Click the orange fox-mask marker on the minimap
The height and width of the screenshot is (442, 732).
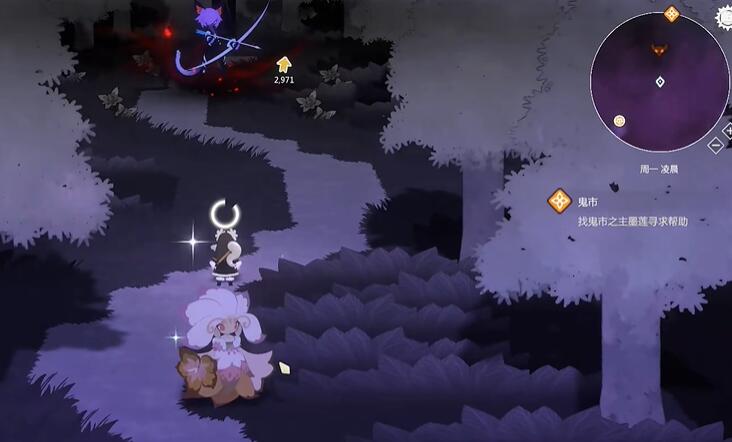659,49
